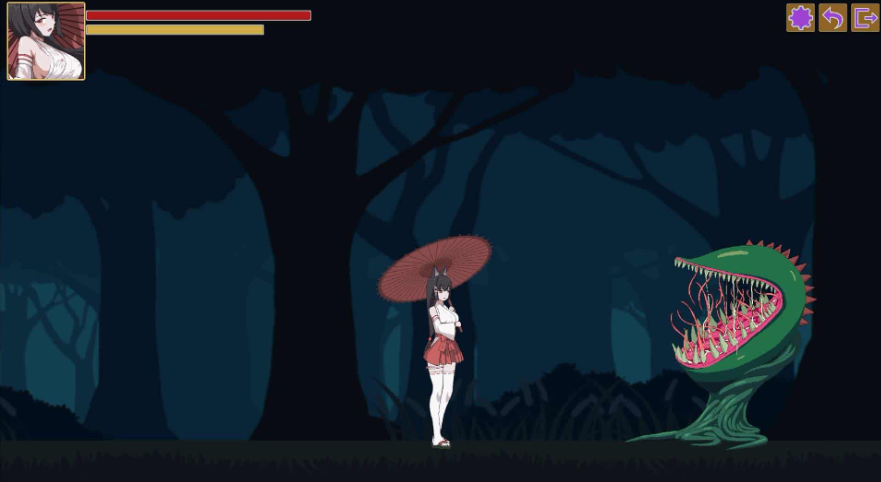The height and width of the screenshot is (482, 881).
Task: Click the heroine's portrait in the HUD
Action: point(46,41)
